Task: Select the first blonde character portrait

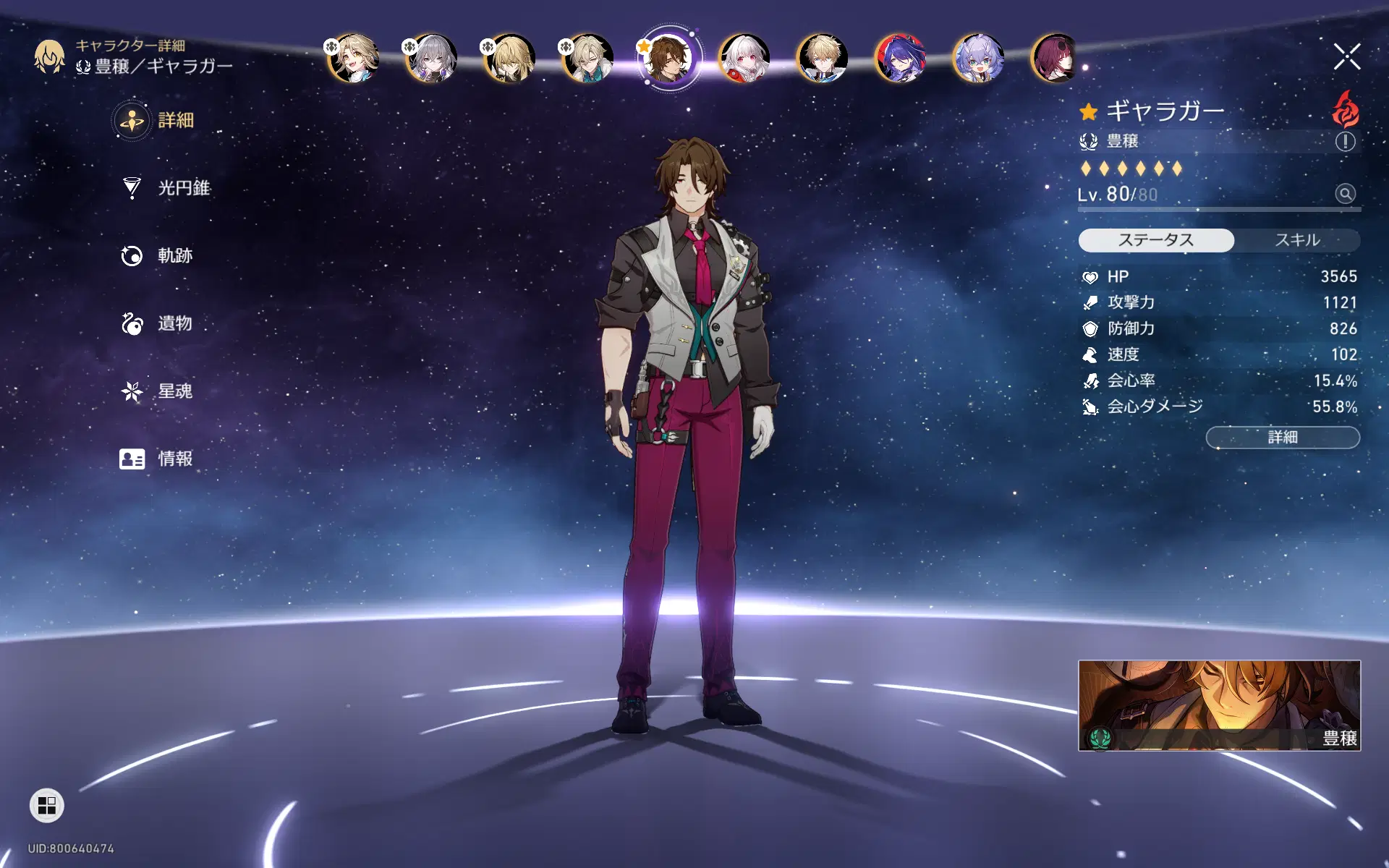Action: [354, 58]
